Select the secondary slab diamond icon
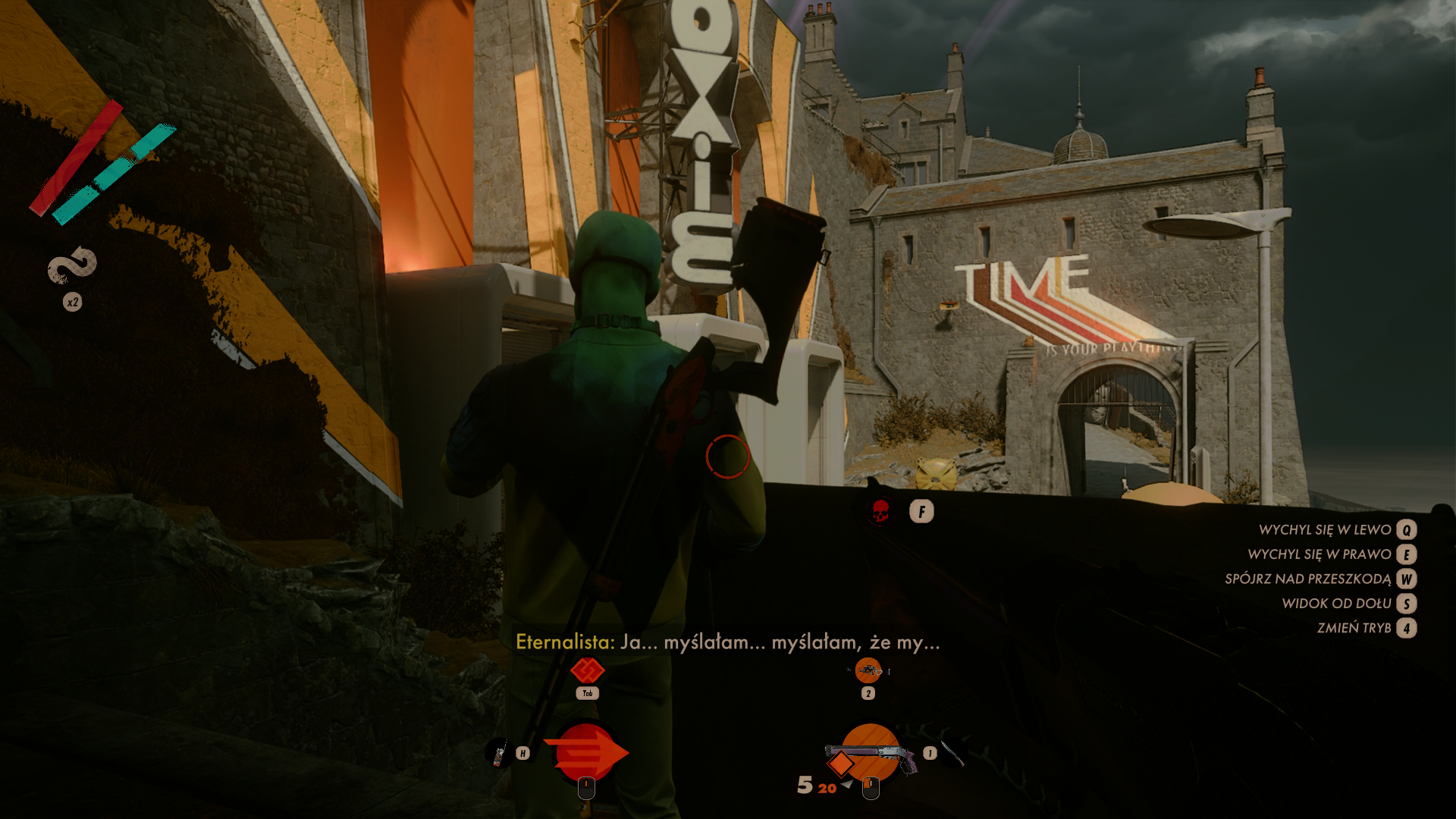The image size is (1456, 819). point(587,670)
